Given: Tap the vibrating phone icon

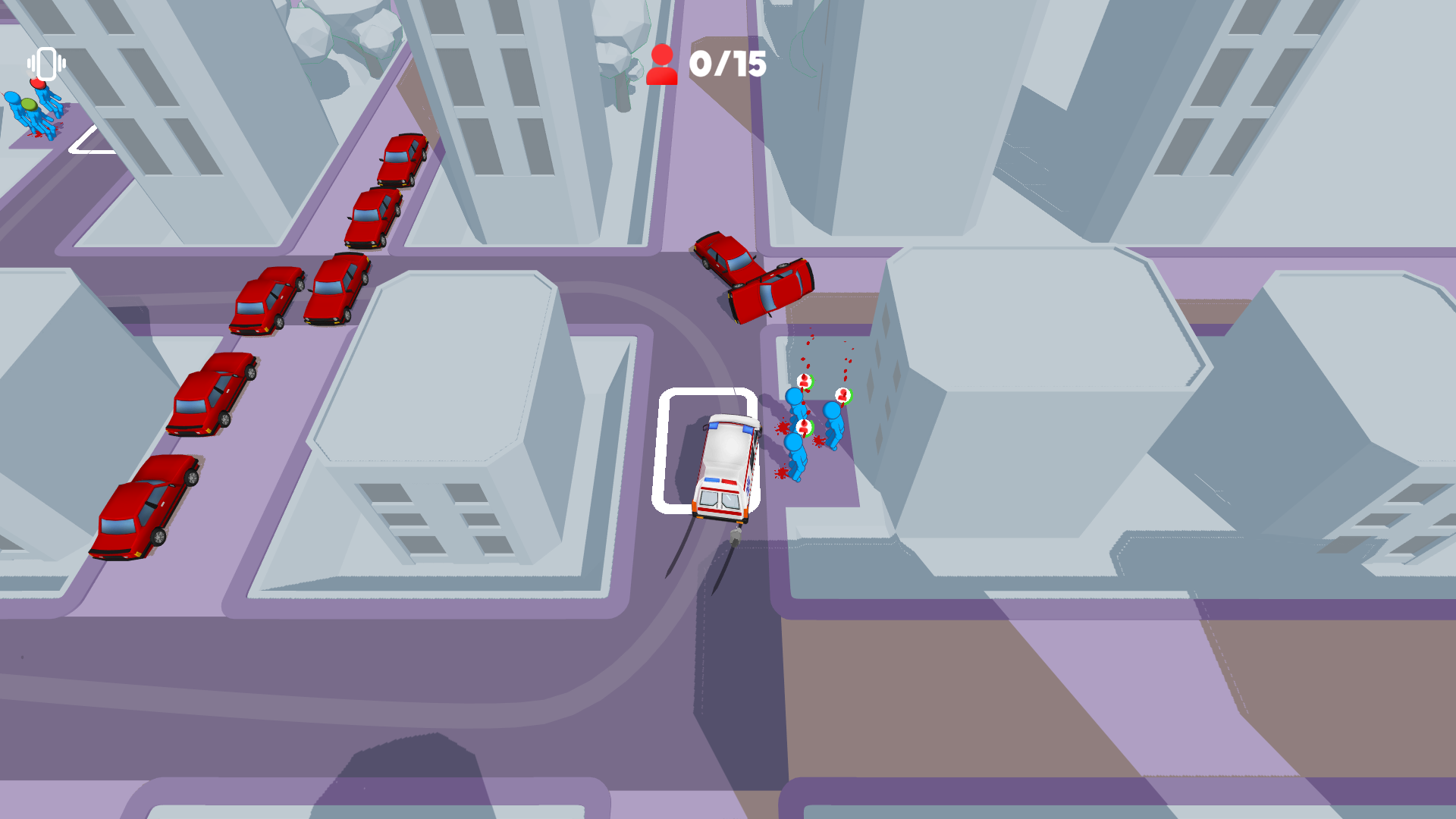Looking at the screenshot, I should [x=46, y=64].
